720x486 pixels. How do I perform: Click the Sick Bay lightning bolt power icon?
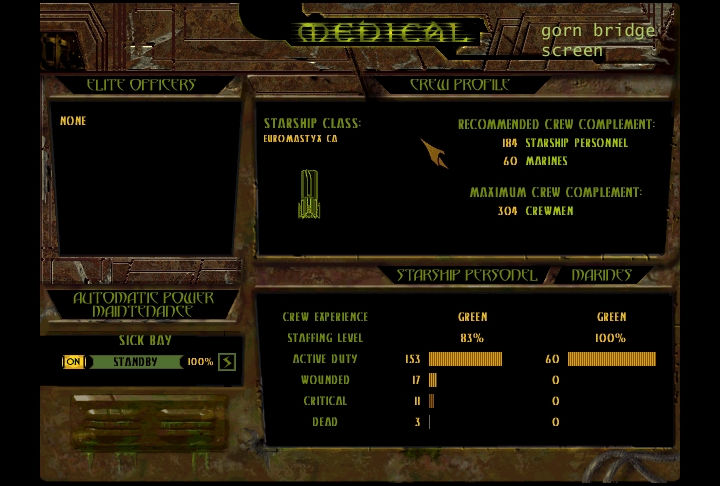(227, 362)
